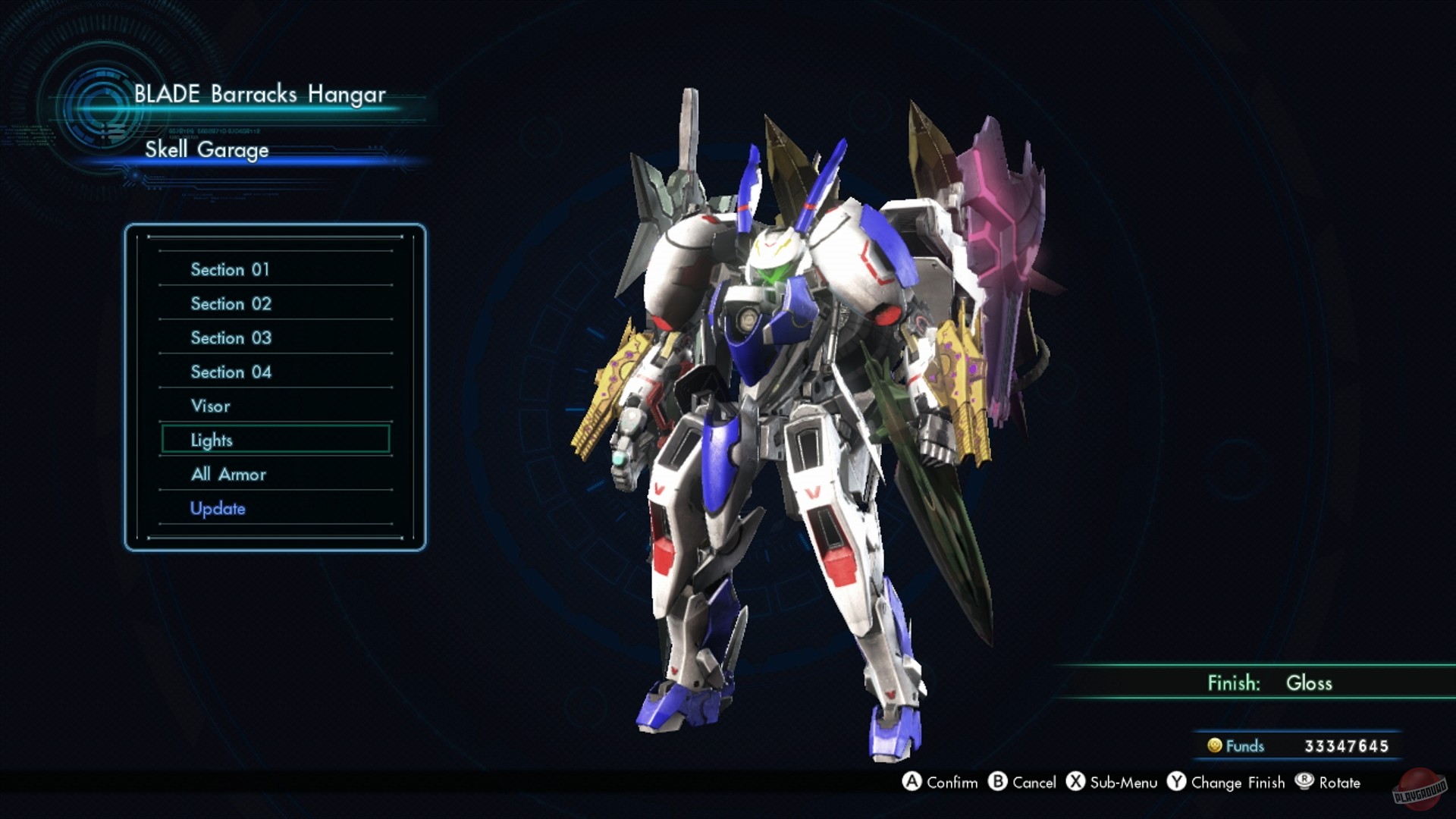Select the Visor option

click(210, 406)
